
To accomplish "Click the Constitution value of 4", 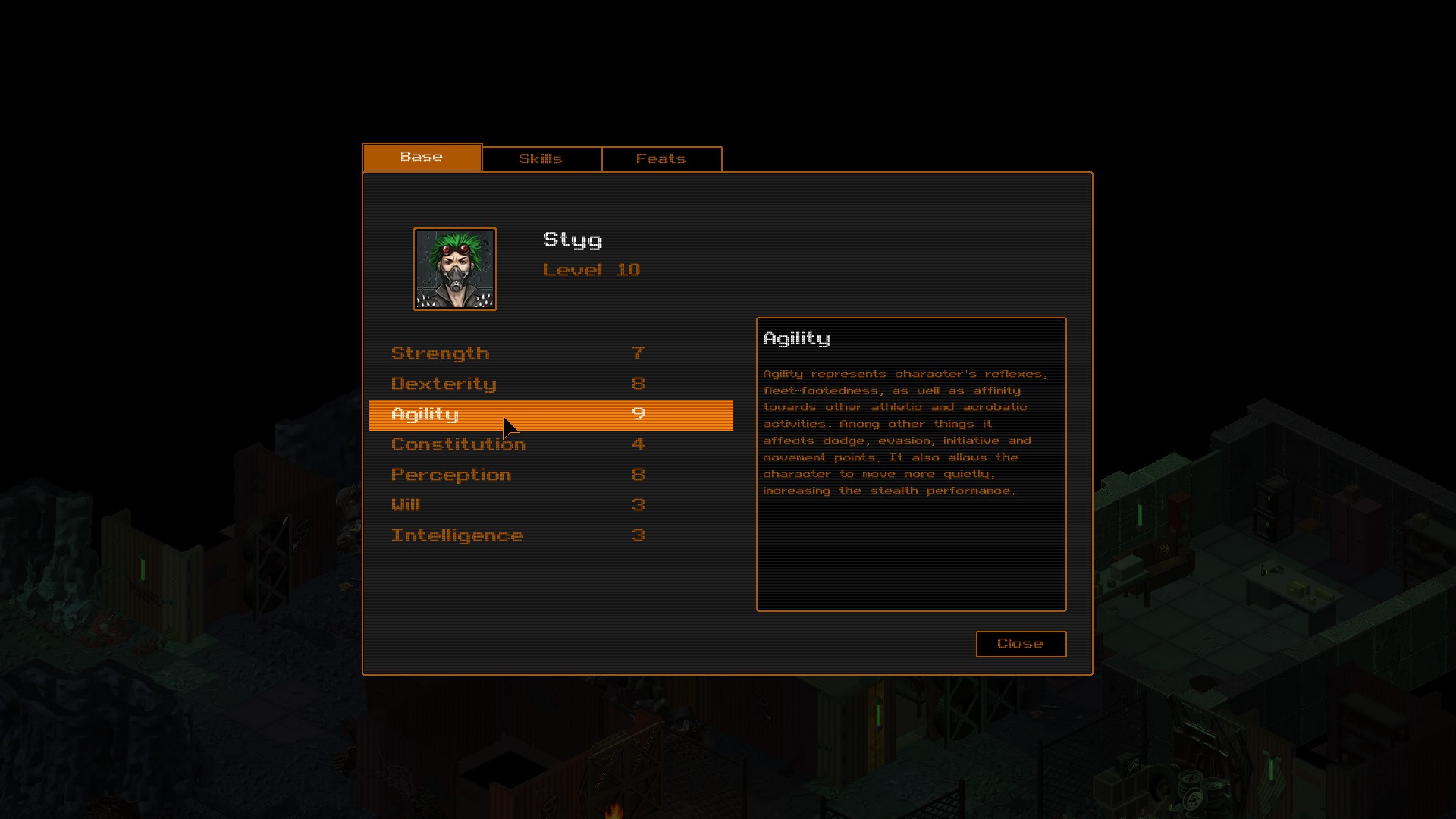I will pyautogui.click(x=638, y=444).
